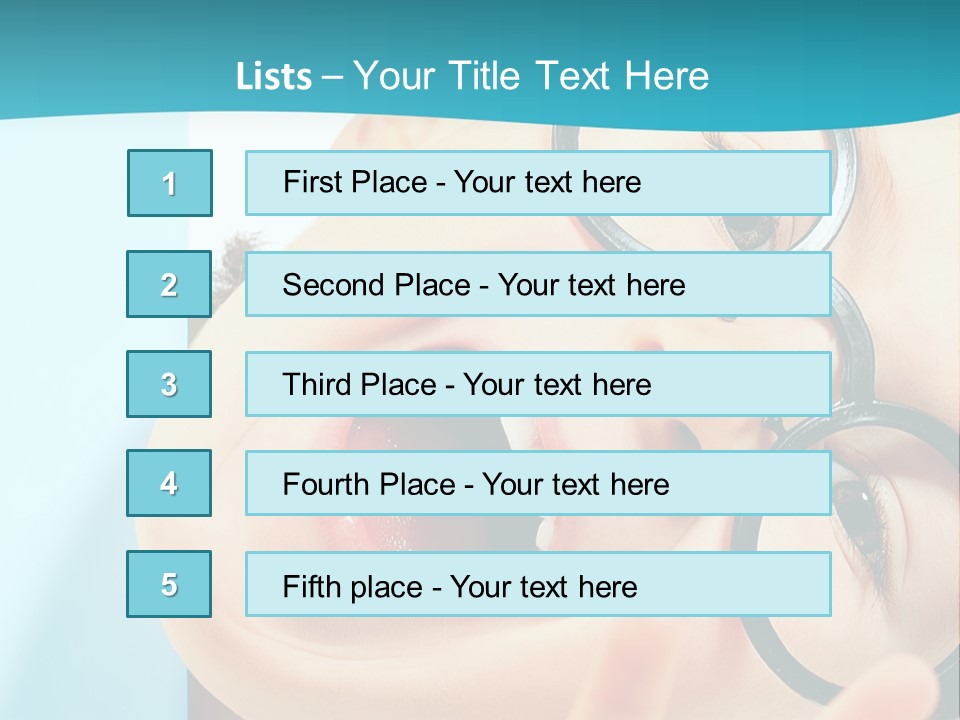Select the number 1 box

coord(170,183)
